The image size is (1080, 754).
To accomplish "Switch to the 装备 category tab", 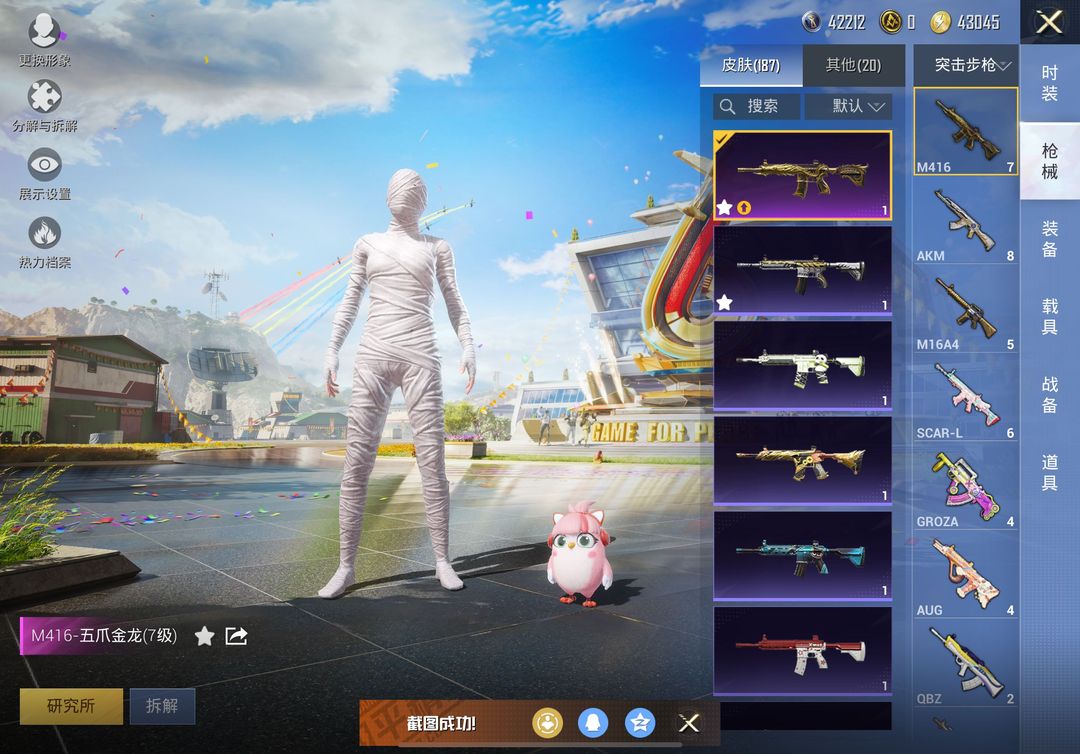I will tap(1049, 240).
